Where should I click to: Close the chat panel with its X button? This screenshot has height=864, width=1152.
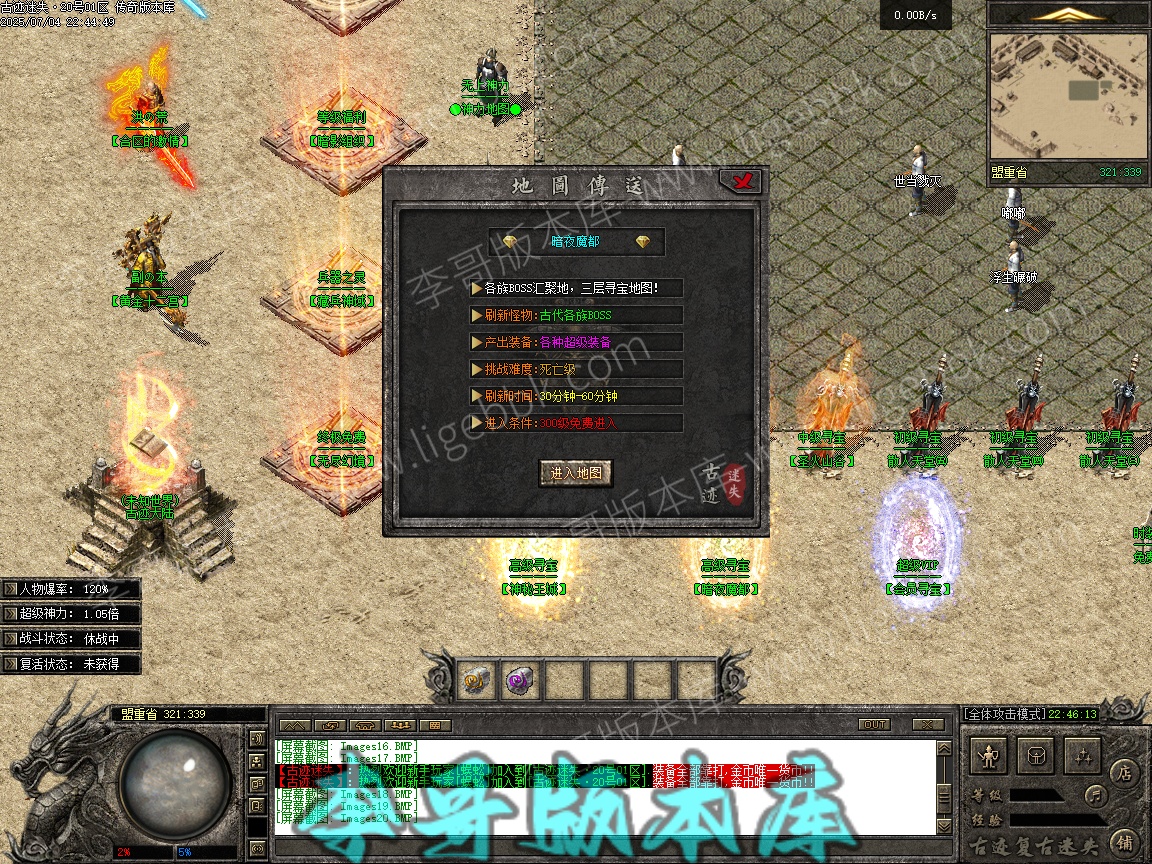pyautogui.click(x=928, y=724)
